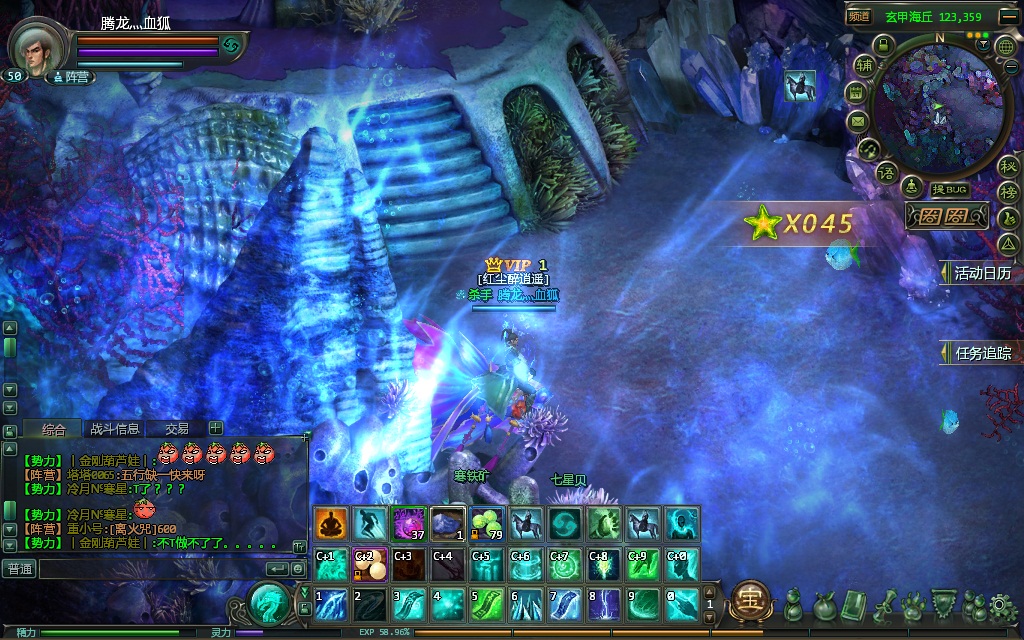Open settings via the gear icon
Viewport: 1024px width, 640px height.
[999, 605]
